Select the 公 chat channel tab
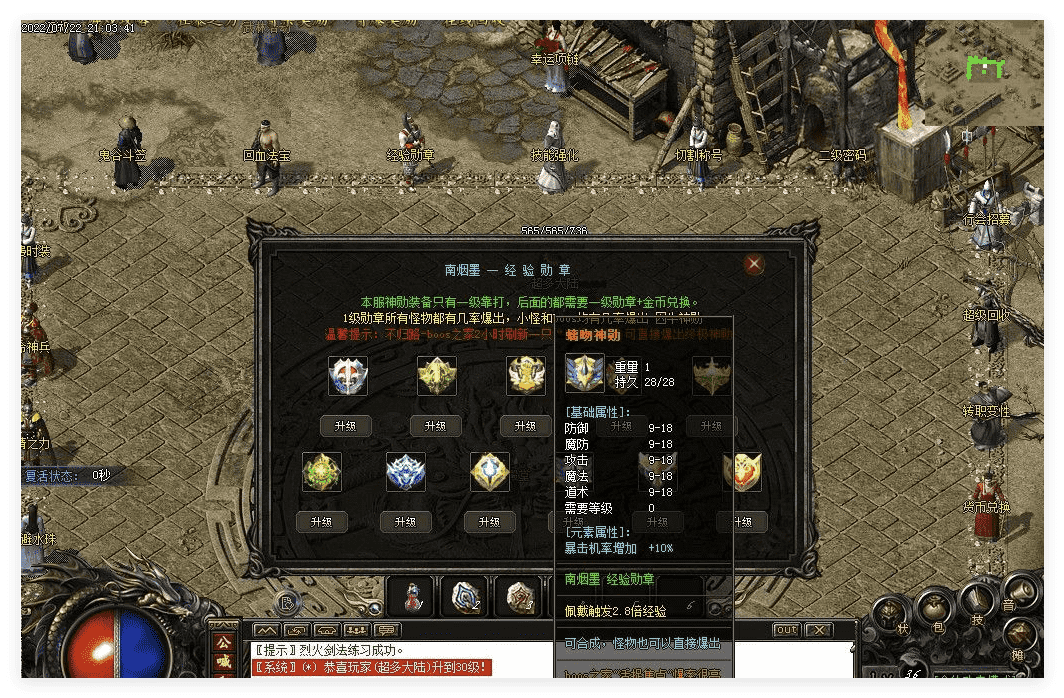 222,641
